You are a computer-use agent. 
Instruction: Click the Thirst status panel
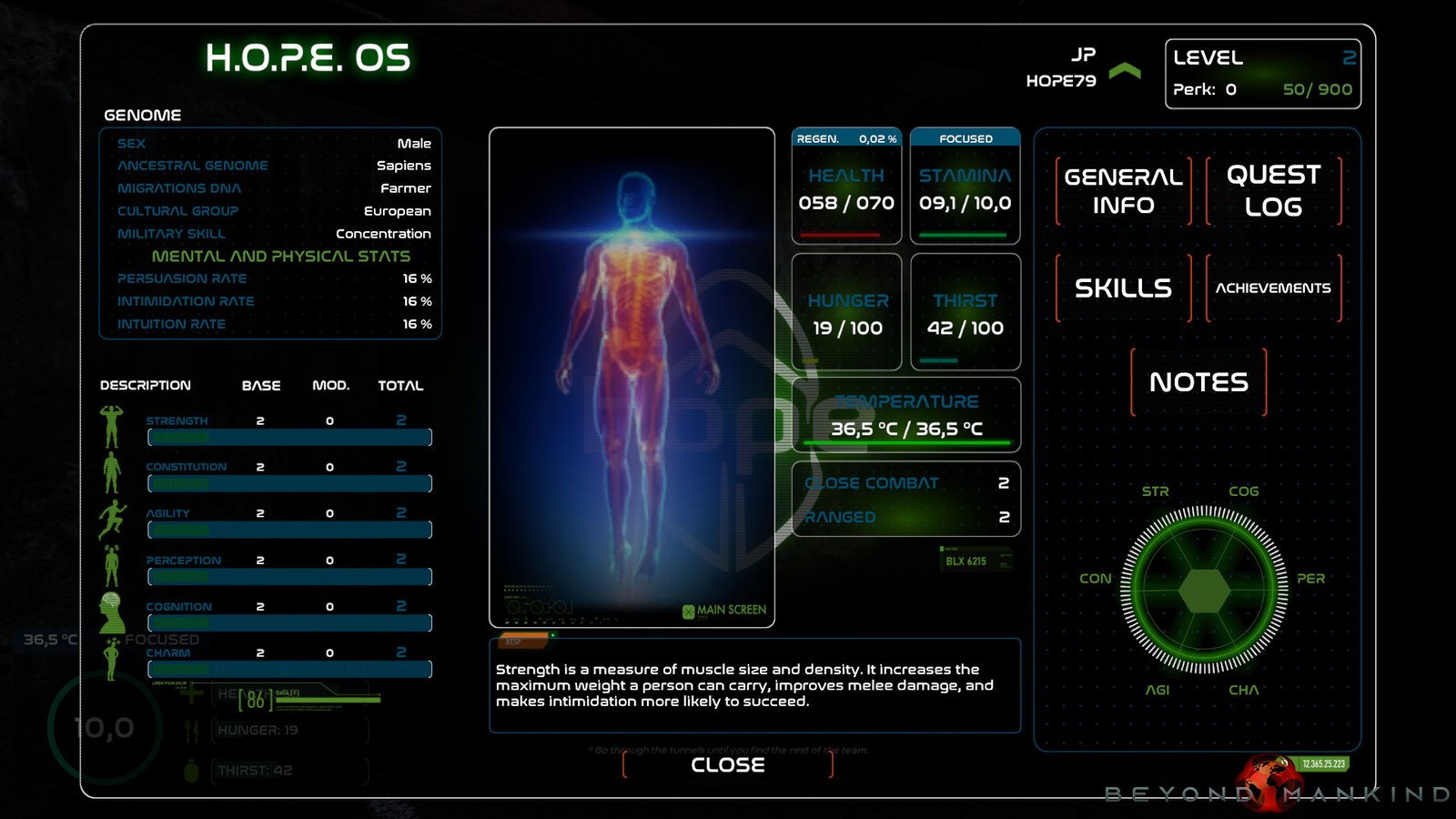click(965, 312)
